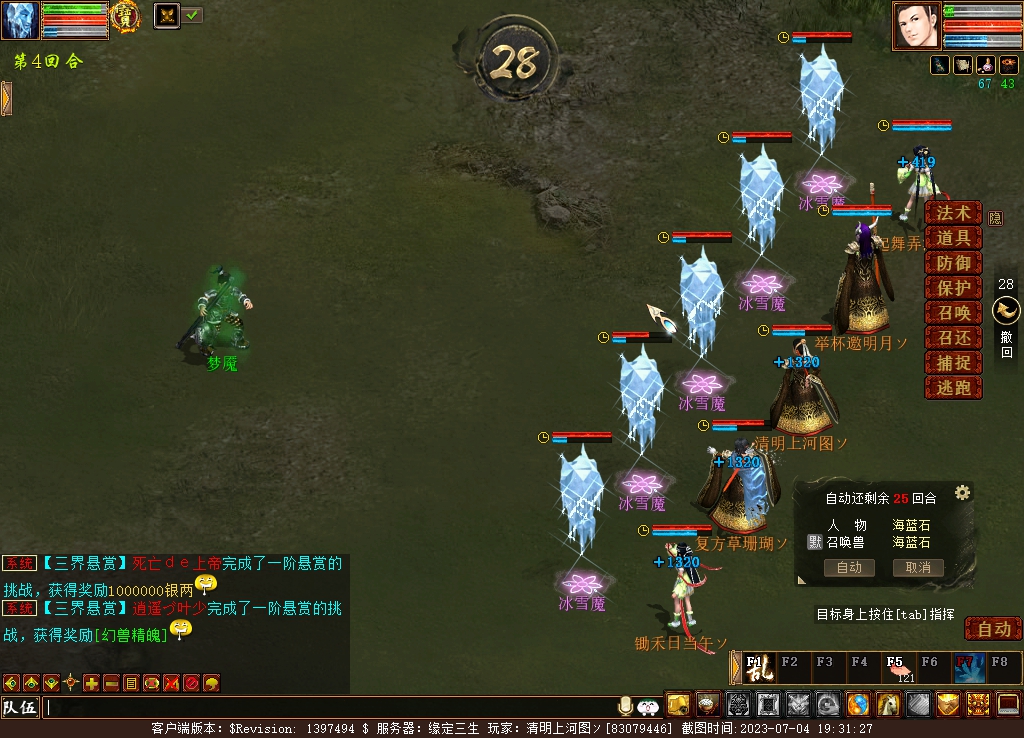Focus the chat input field
This screenshot has width=1024, height=738.
330,708
